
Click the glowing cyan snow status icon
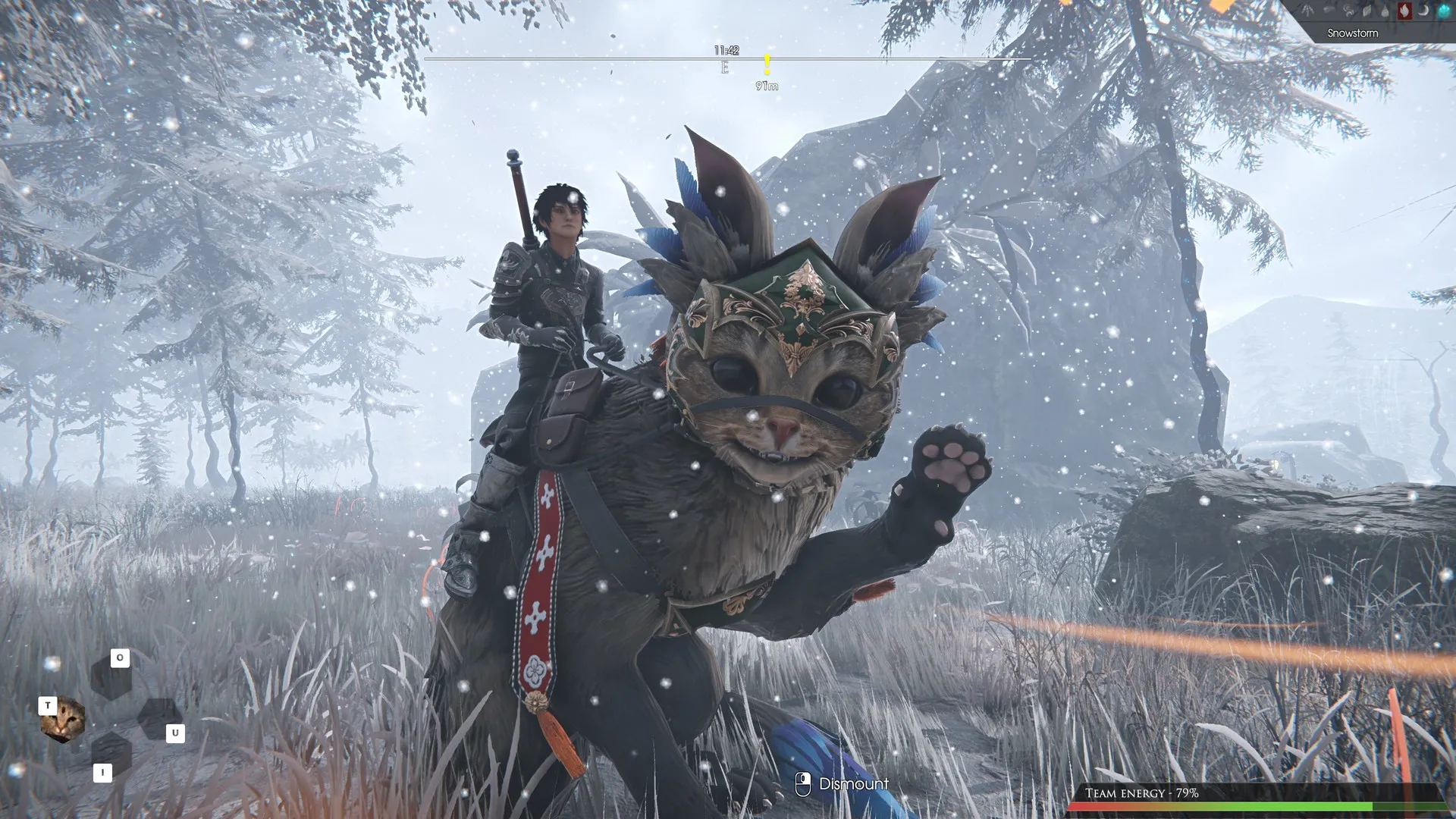pos(1443,11)
